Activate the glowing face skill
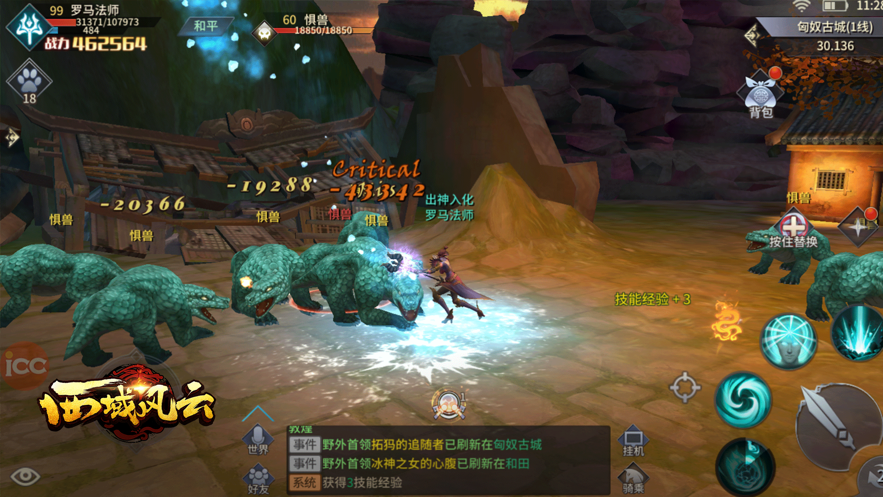 789,340
